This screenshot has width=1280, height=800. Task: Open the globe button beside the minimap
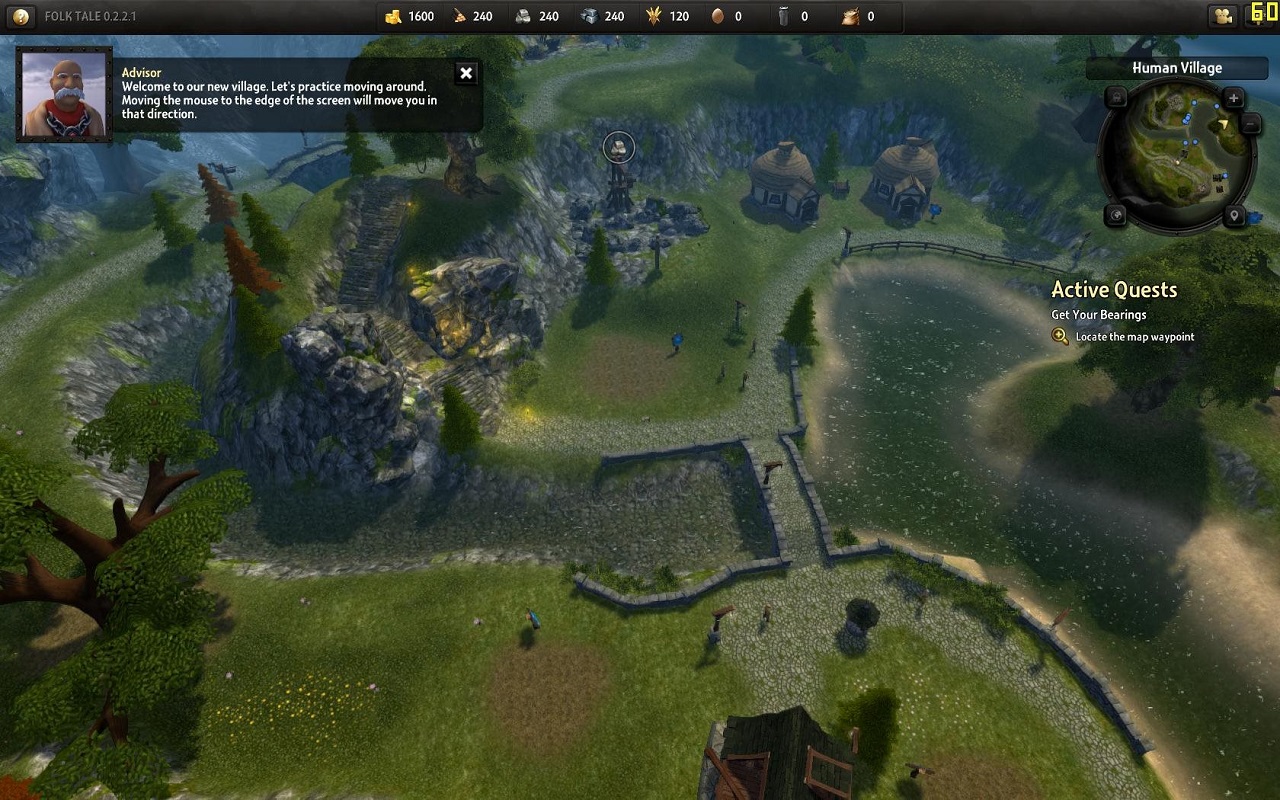(1116, 215)
